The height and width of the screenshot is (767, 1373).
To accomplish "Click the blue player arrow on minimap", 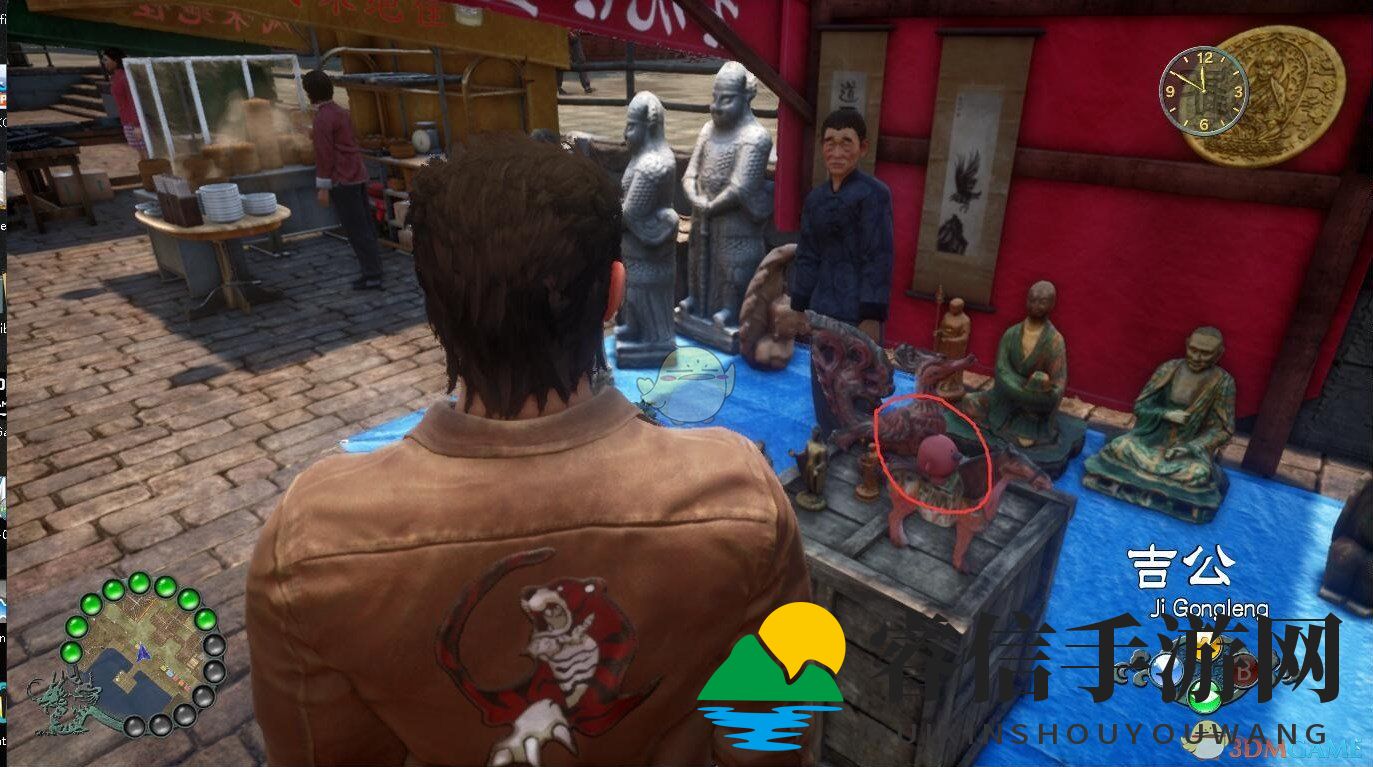I will tap(143, 652).
